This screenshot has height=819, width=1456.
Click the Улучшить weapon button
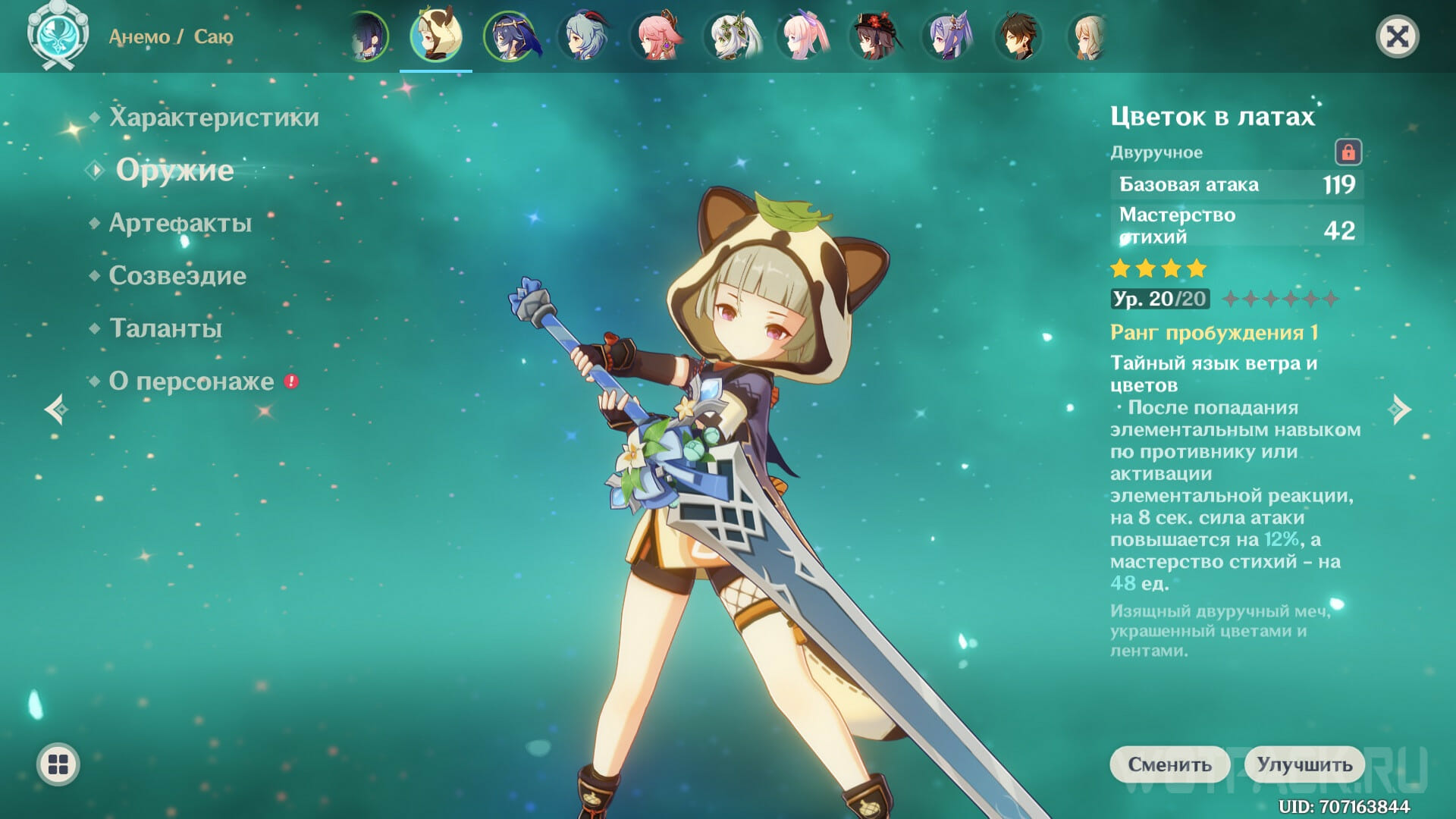coord(1304,764)
